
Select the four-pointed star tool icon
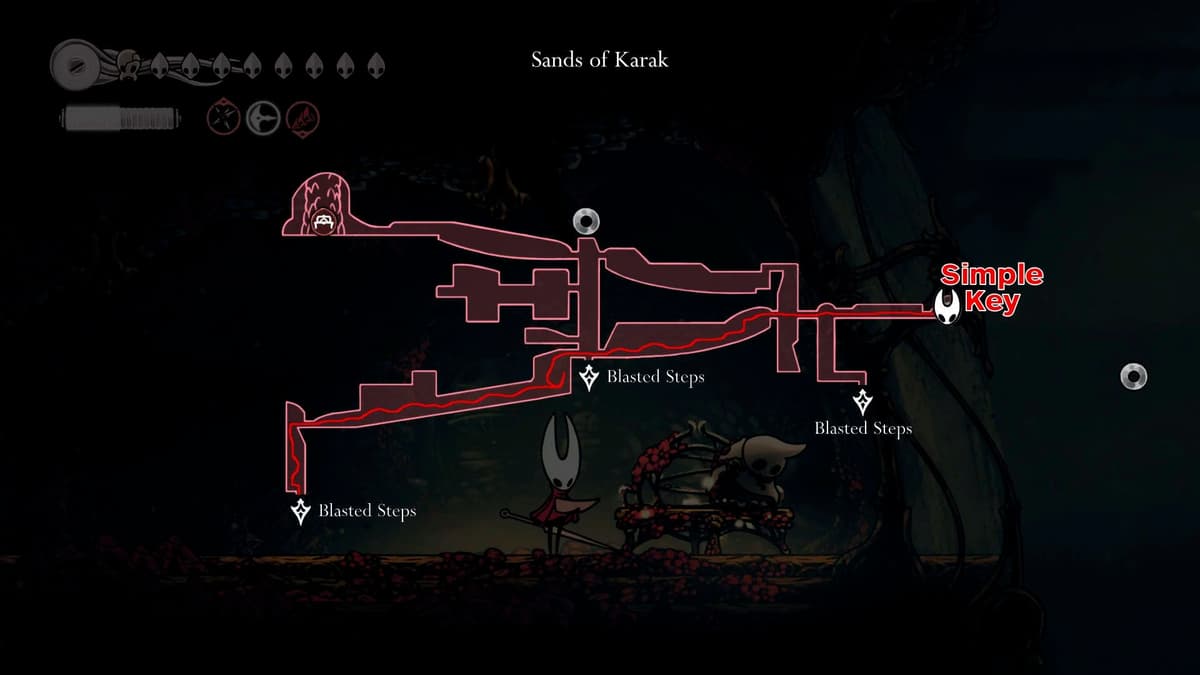[221, 118]
